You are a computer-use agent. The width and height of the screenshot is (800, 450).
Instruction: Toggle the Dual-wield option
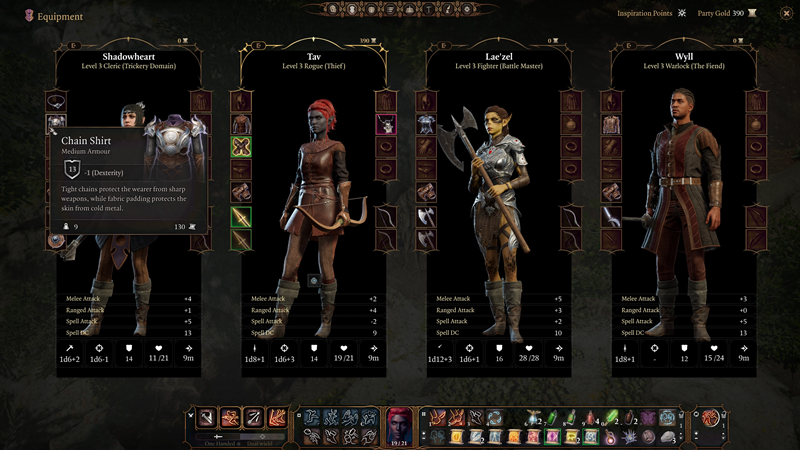tap(262, 438)
